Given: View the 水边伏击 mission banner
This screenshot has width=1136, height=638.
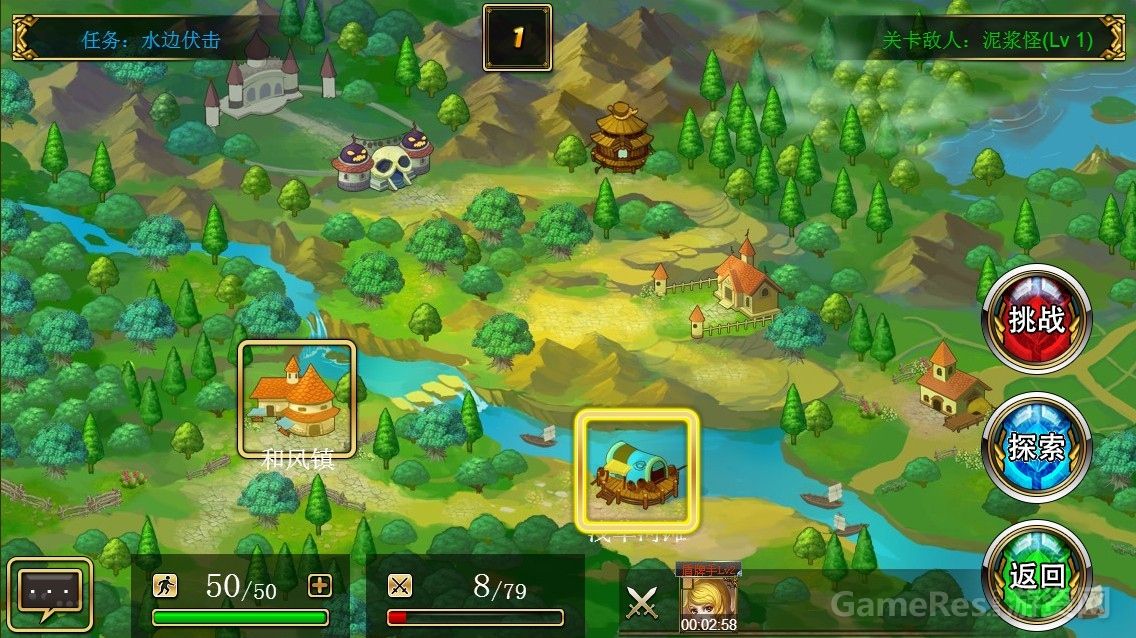Looking at the screenshot, I should [150, 41].
